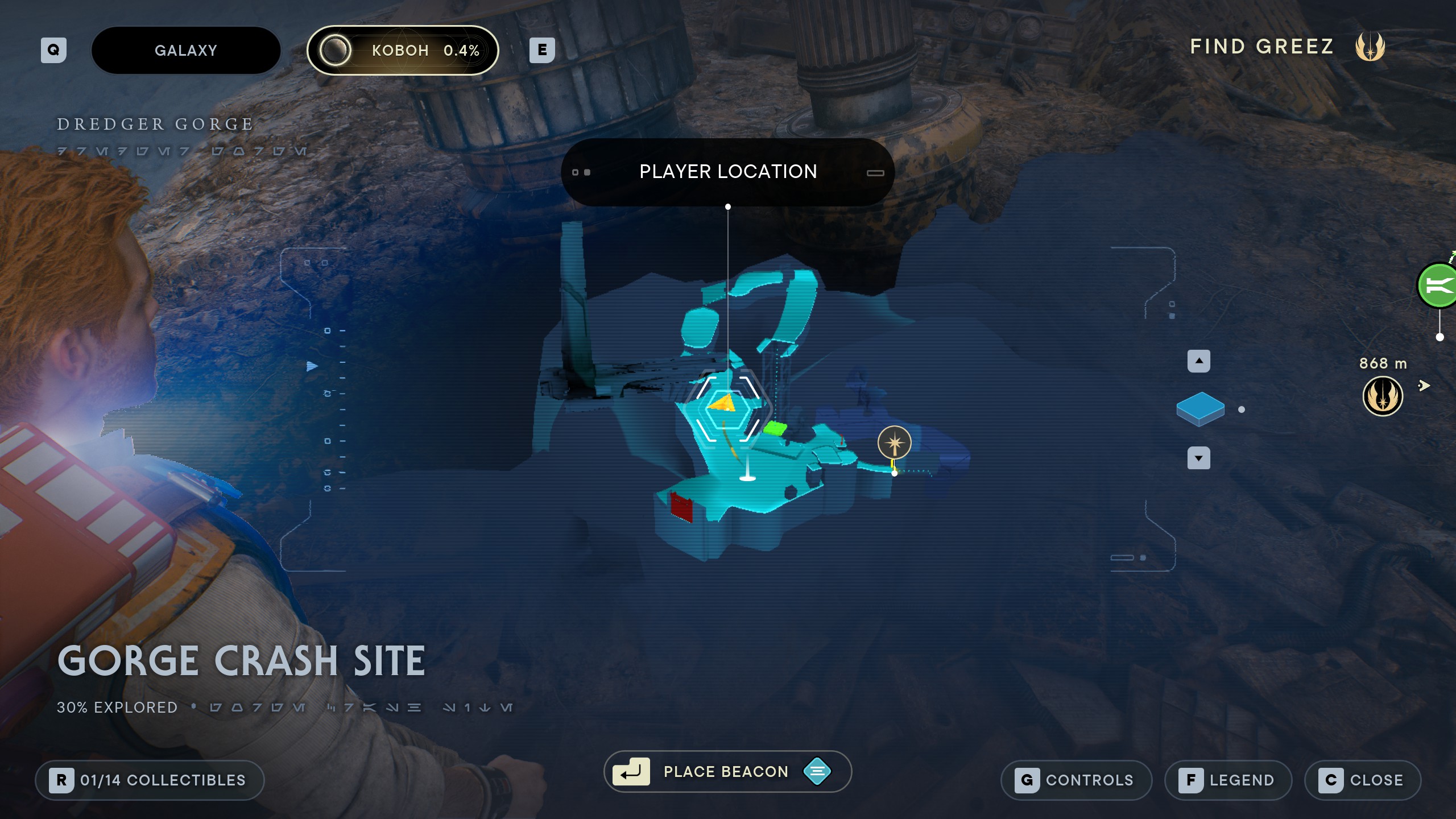This screenshot has height=819, width=1456.
Task: Place a beacon on the map
Action: (x=727, y=771)
